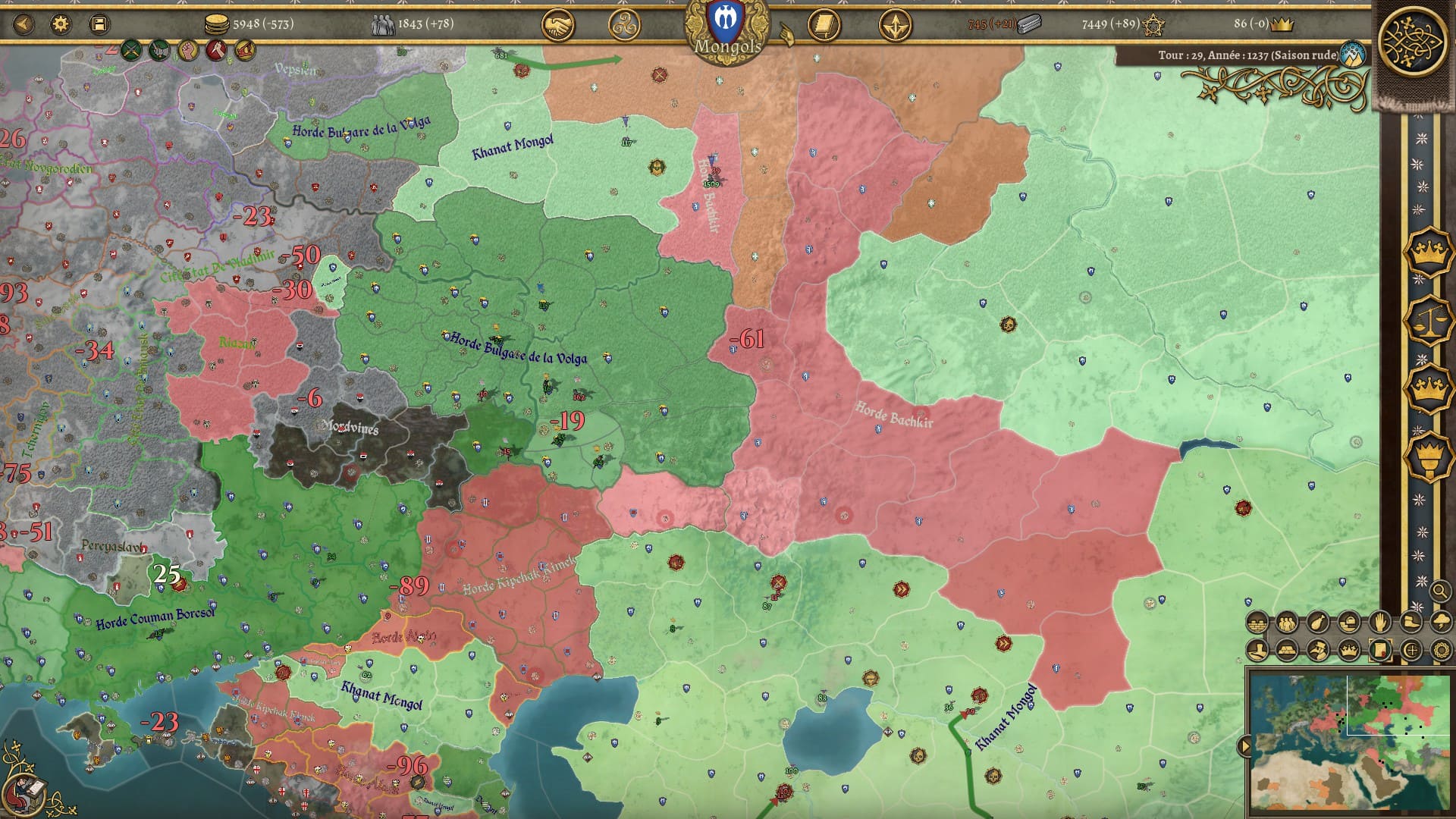Switch to the meat drumstick map mode
1456x819 pixels.
1318,623
